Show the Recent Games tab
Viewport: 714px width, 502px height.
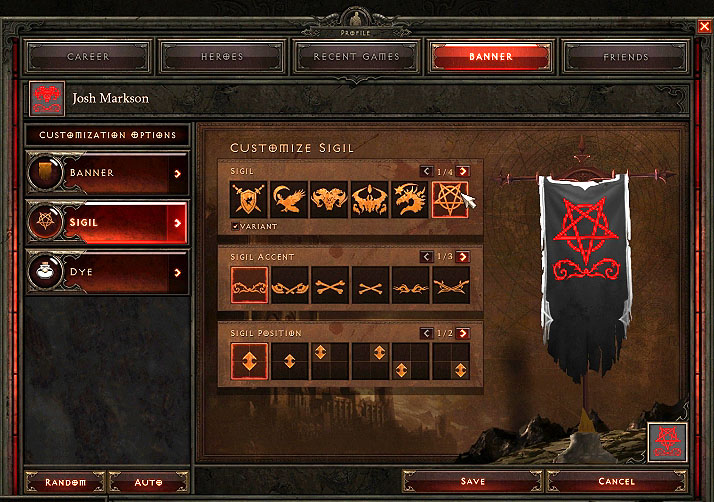click(356, 57)
